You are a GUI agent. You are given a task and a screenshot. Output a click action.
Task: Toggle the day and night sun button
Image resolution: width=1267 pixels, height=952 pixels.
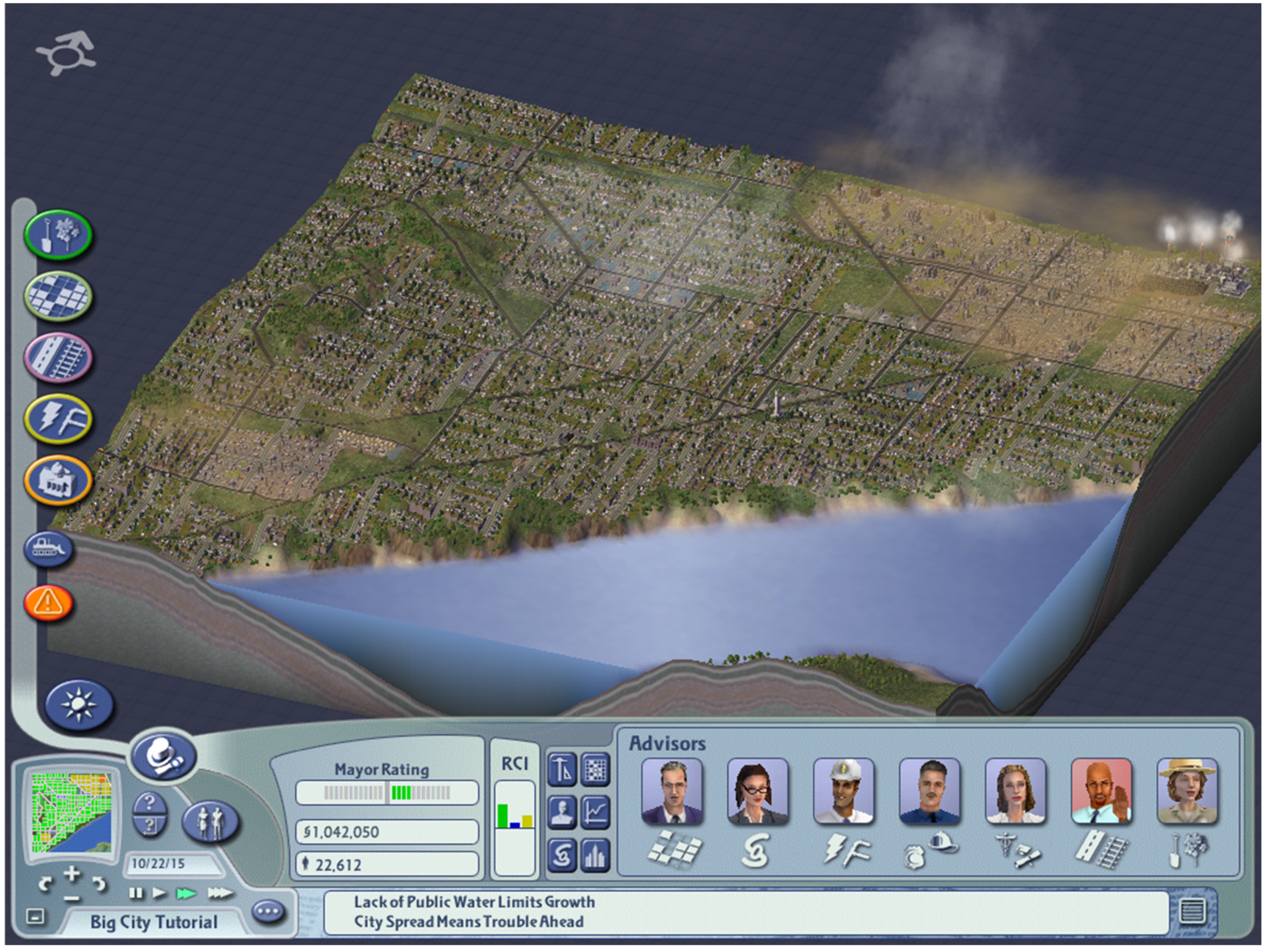coord(79,705)
